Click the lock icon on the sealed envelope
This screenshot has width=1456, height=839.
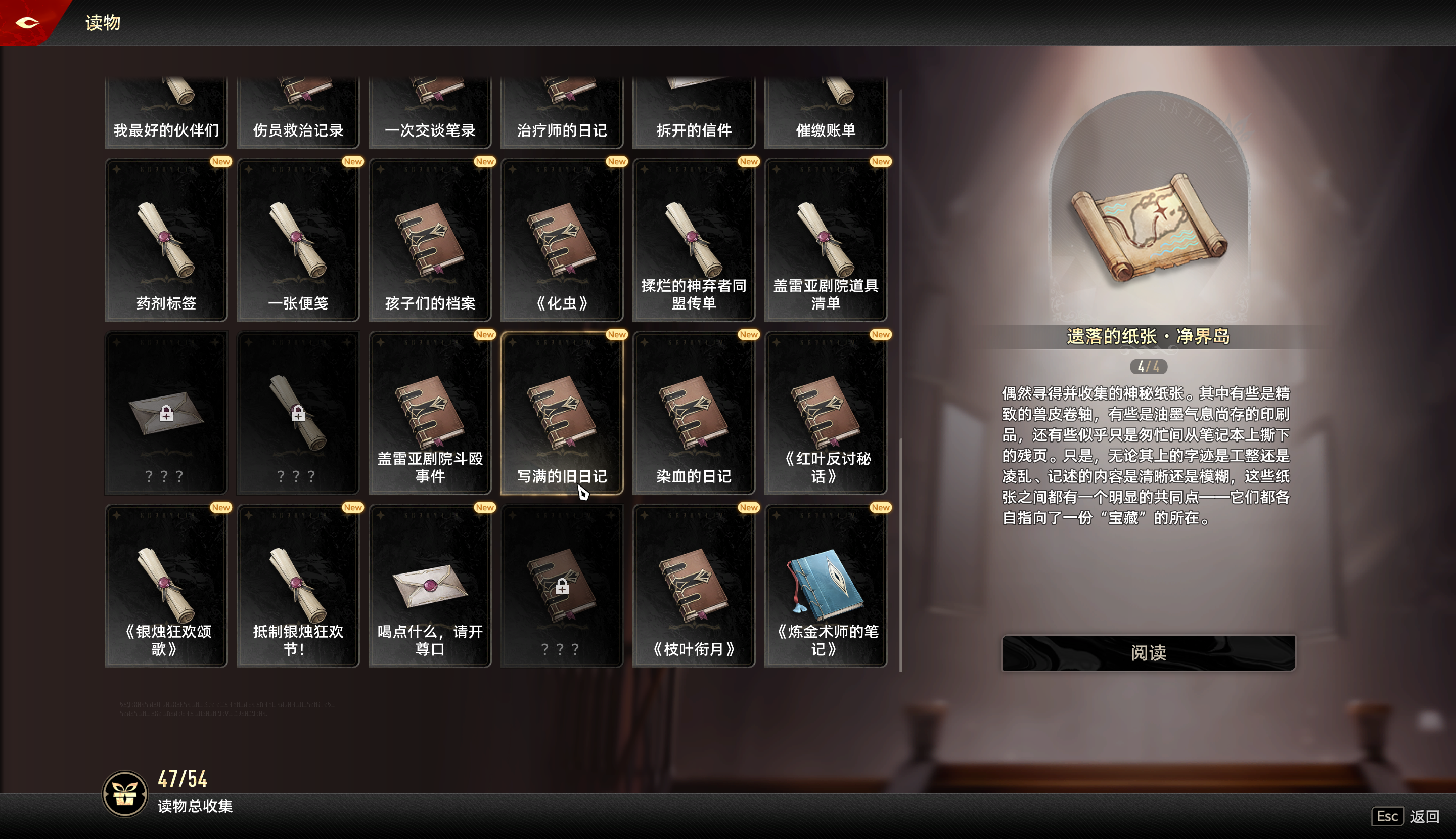tap(166, 414)
